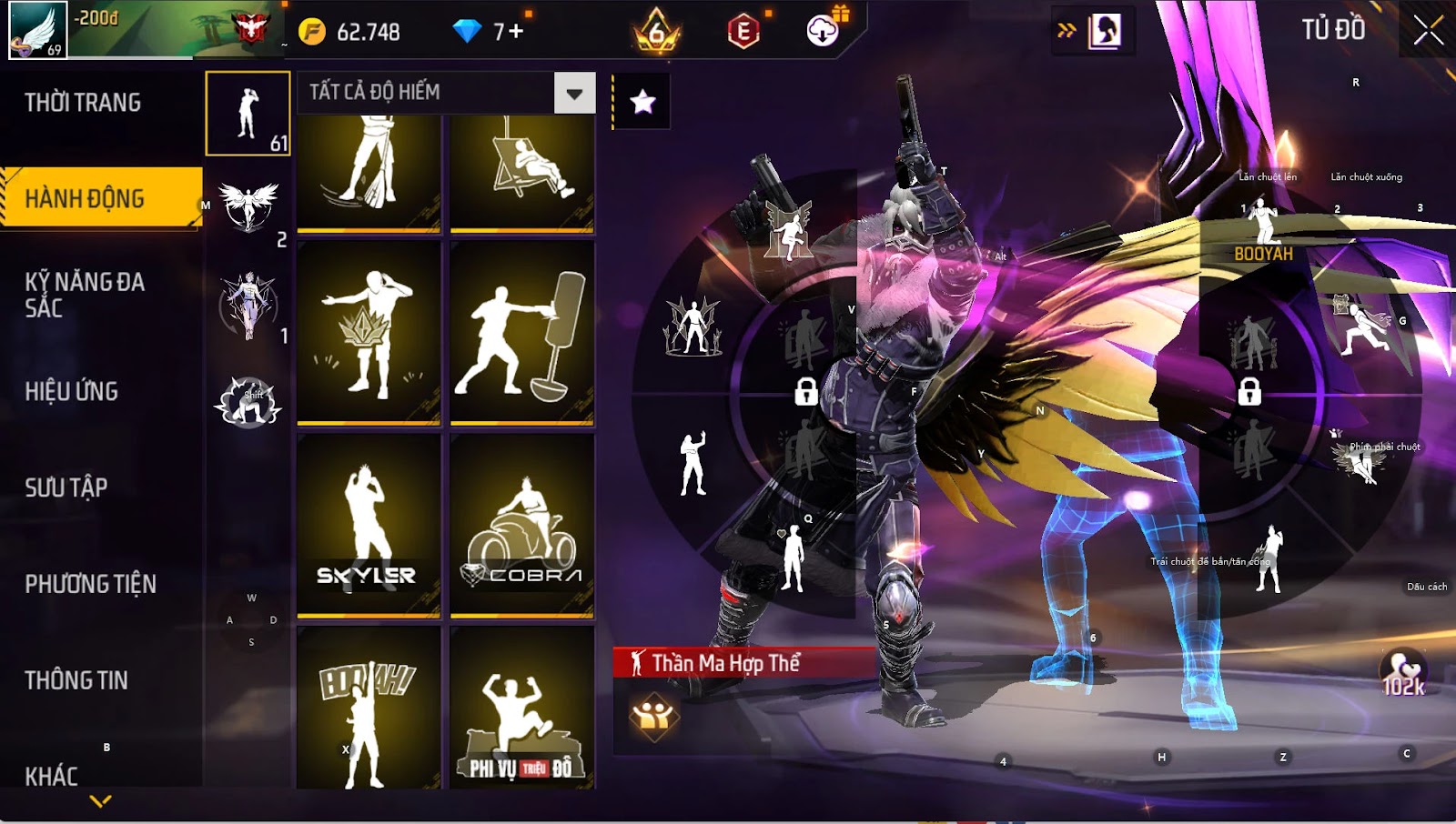This screenshot has width=1456, height=824.
Task: Show the Thông Tin section
Action: click(x=76, y=680)
